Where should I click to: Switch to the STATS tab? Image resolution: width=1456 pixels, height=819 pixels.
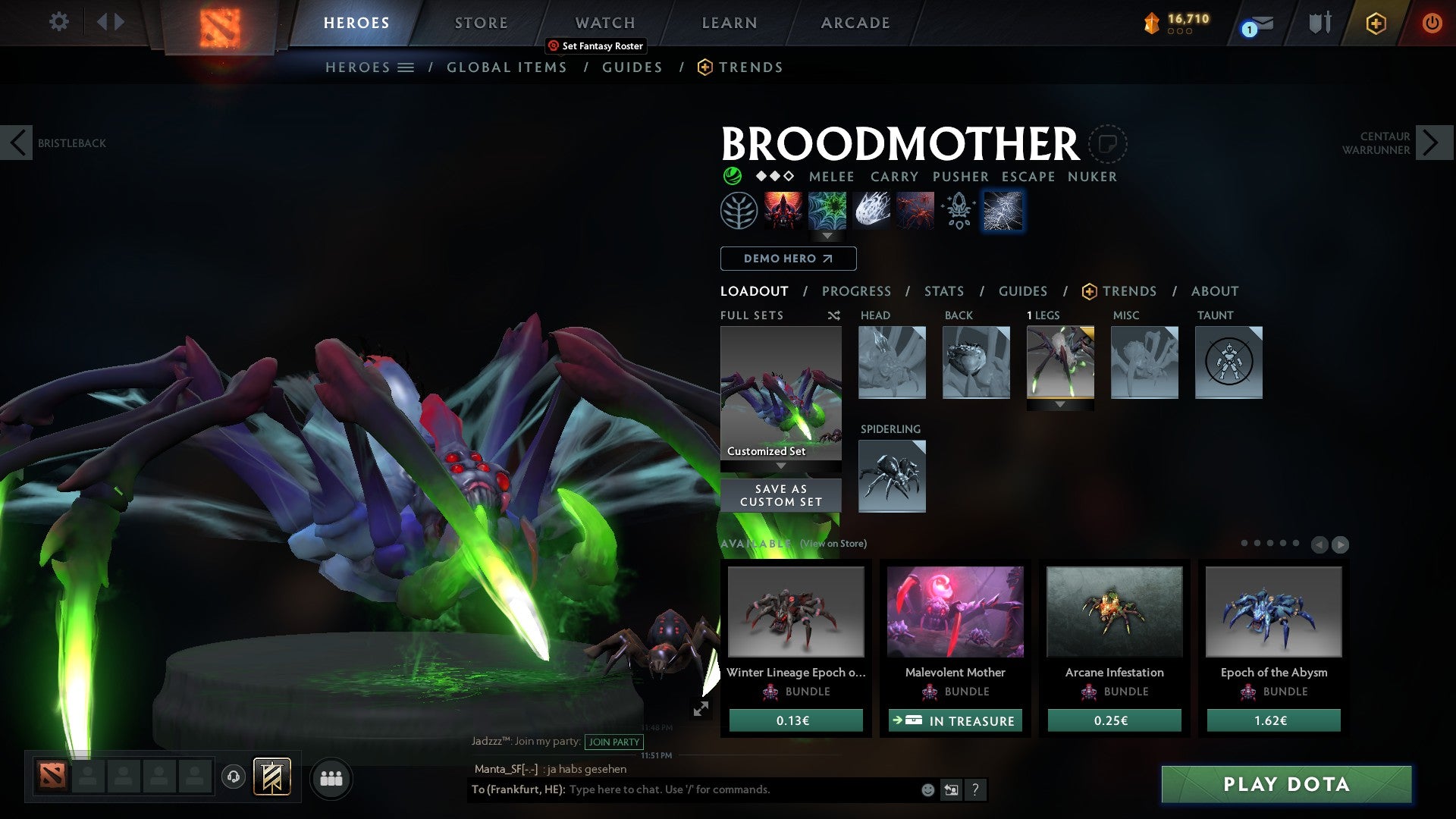point(944,291)
